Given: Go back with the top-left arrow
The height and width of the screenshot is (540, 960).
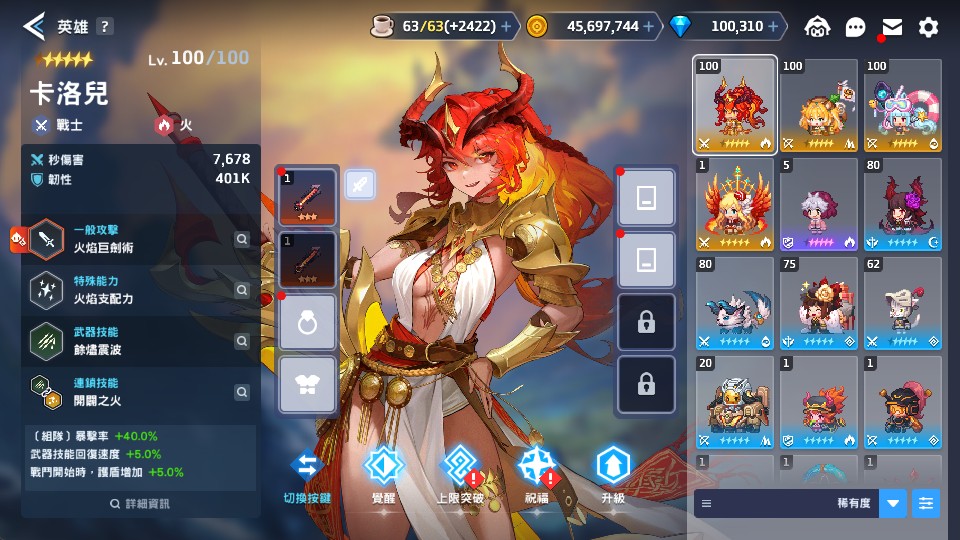Looking at the screenshot, I should point(34,26).
